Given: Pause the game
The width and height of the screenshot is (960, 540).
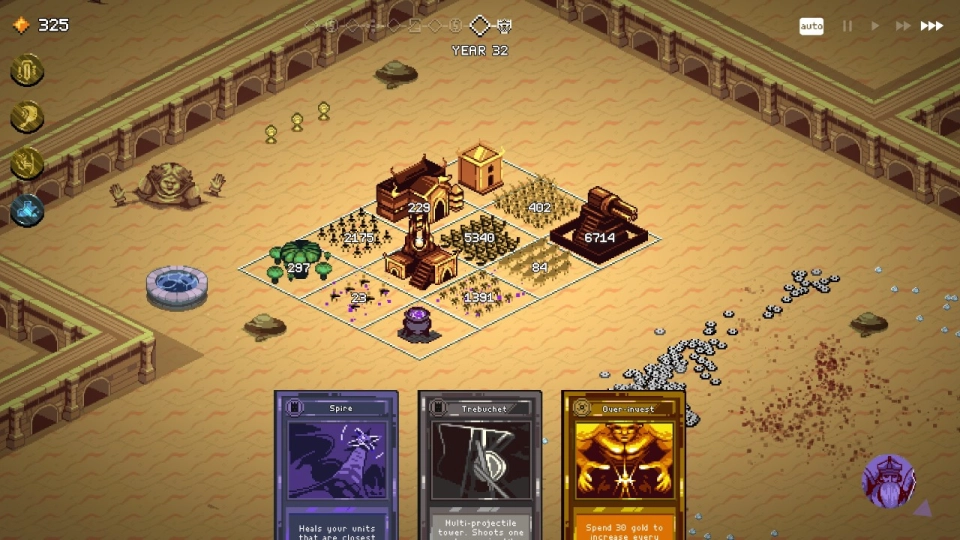Looking at the screenshot, I should point(847,26).
